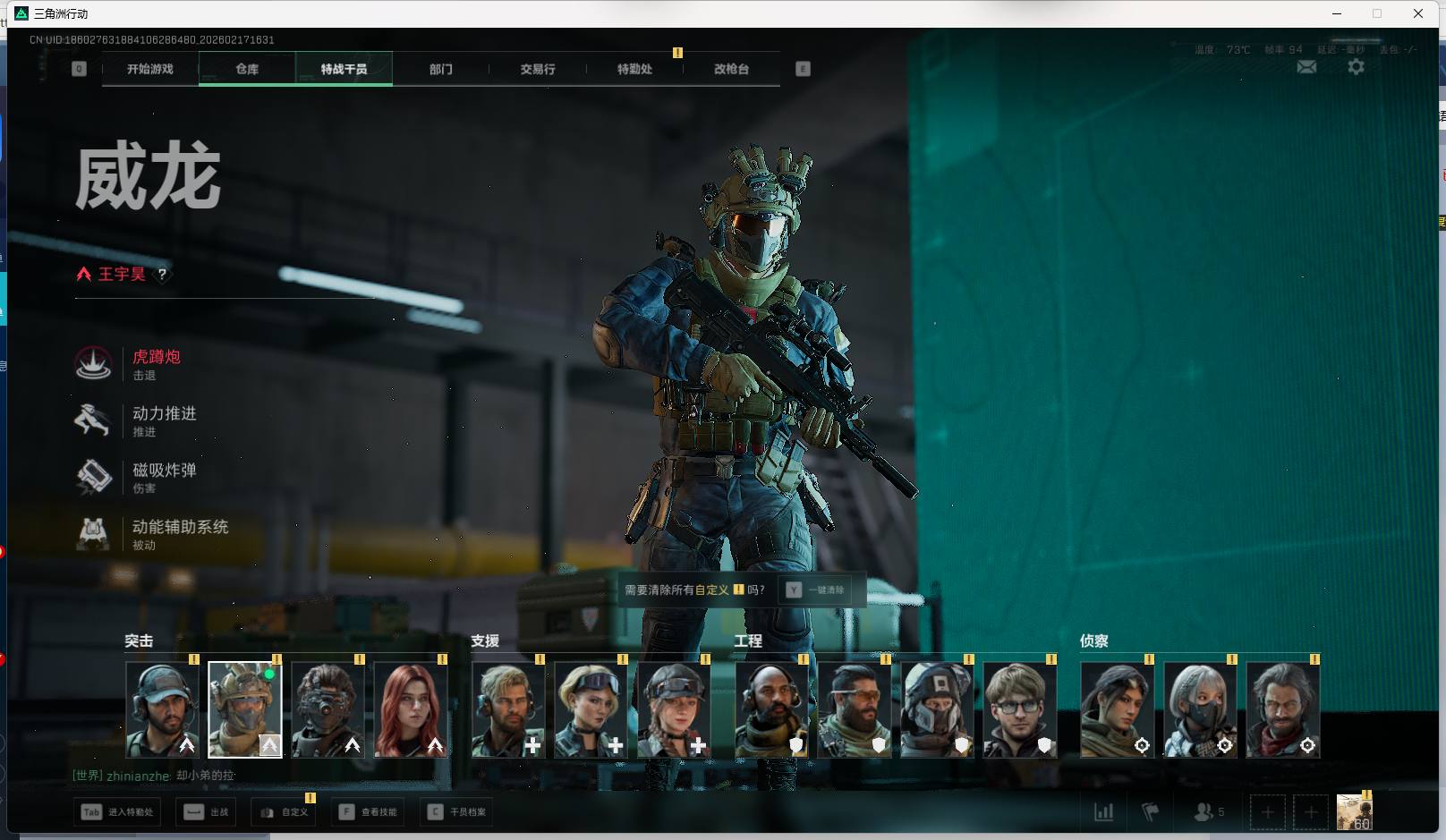The height and width of the screenshot is (840, 1446).
Task: Choose the masked white-haired recon operator
Action: click(x=1200, y=709)
